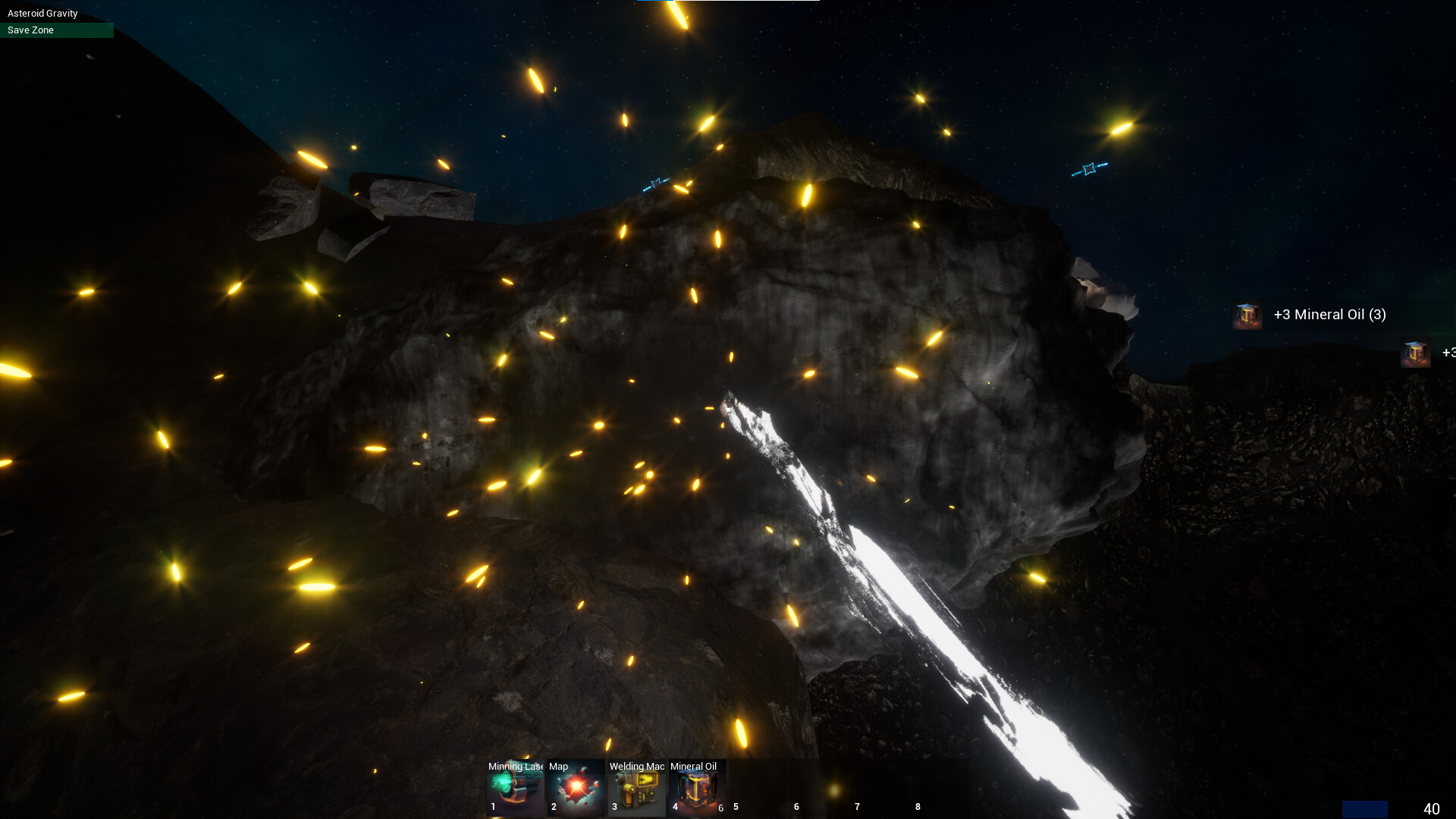Enable the highlighted green Save Zone bar
The image size is (1456, 819).
[57, 30]
